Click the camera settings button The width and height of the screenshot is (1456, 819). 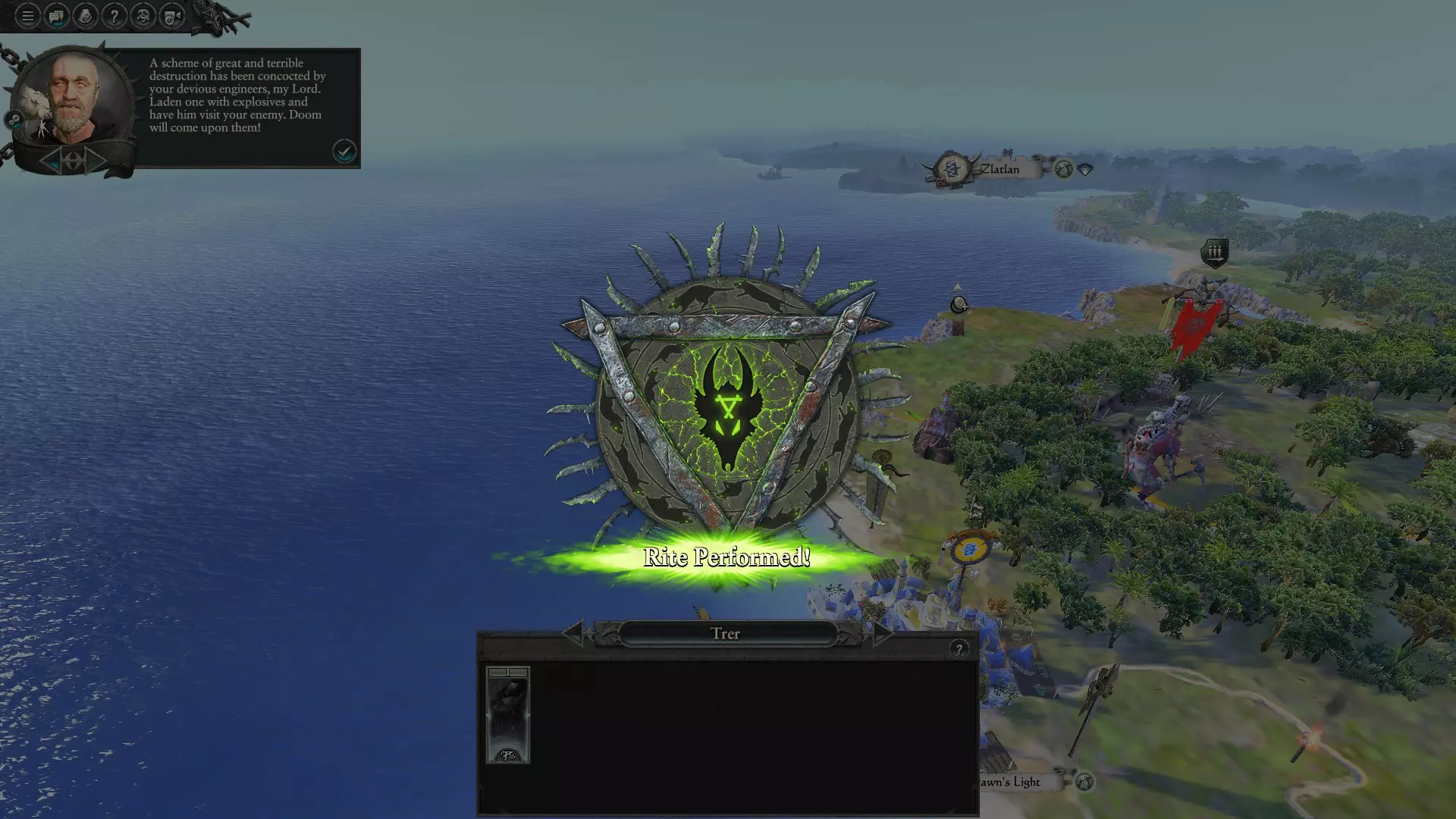point(172,16)
